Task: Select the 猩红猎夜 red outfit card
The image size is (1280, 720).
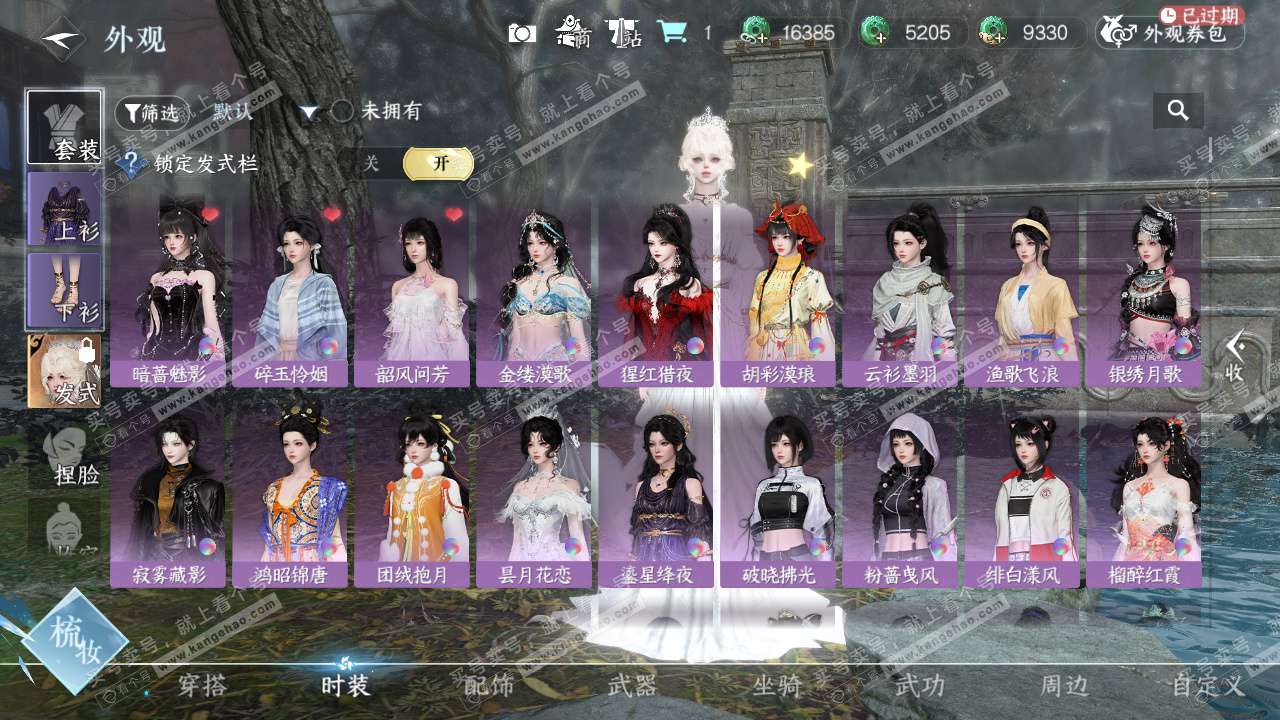Action: tap(656, 293)
